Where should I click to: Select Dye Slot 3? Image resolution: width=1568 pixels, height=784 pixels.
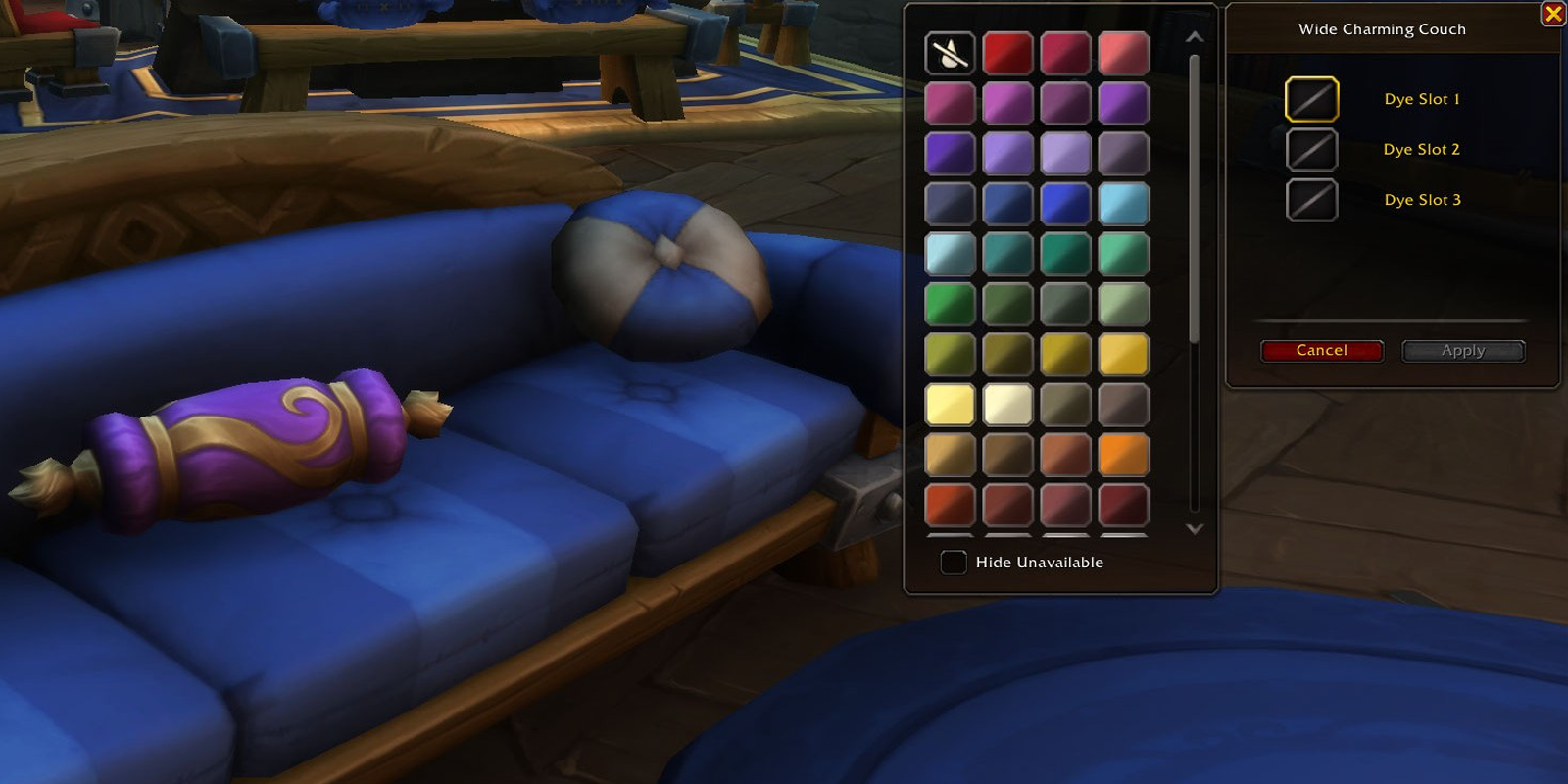[1310, 199]
